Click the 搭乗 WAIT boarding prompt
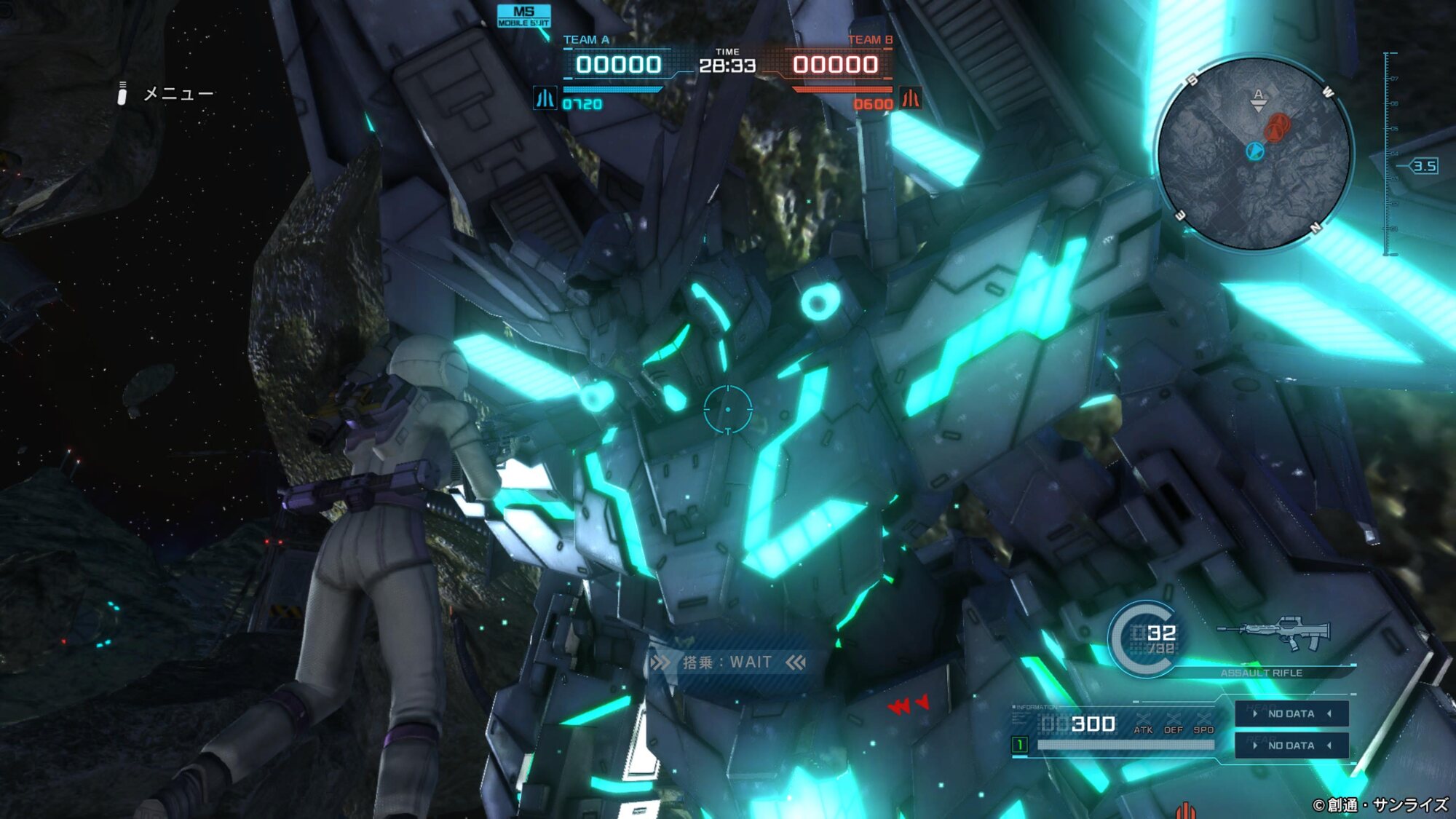Screen dimensions: 1456x819 [728, 662]
